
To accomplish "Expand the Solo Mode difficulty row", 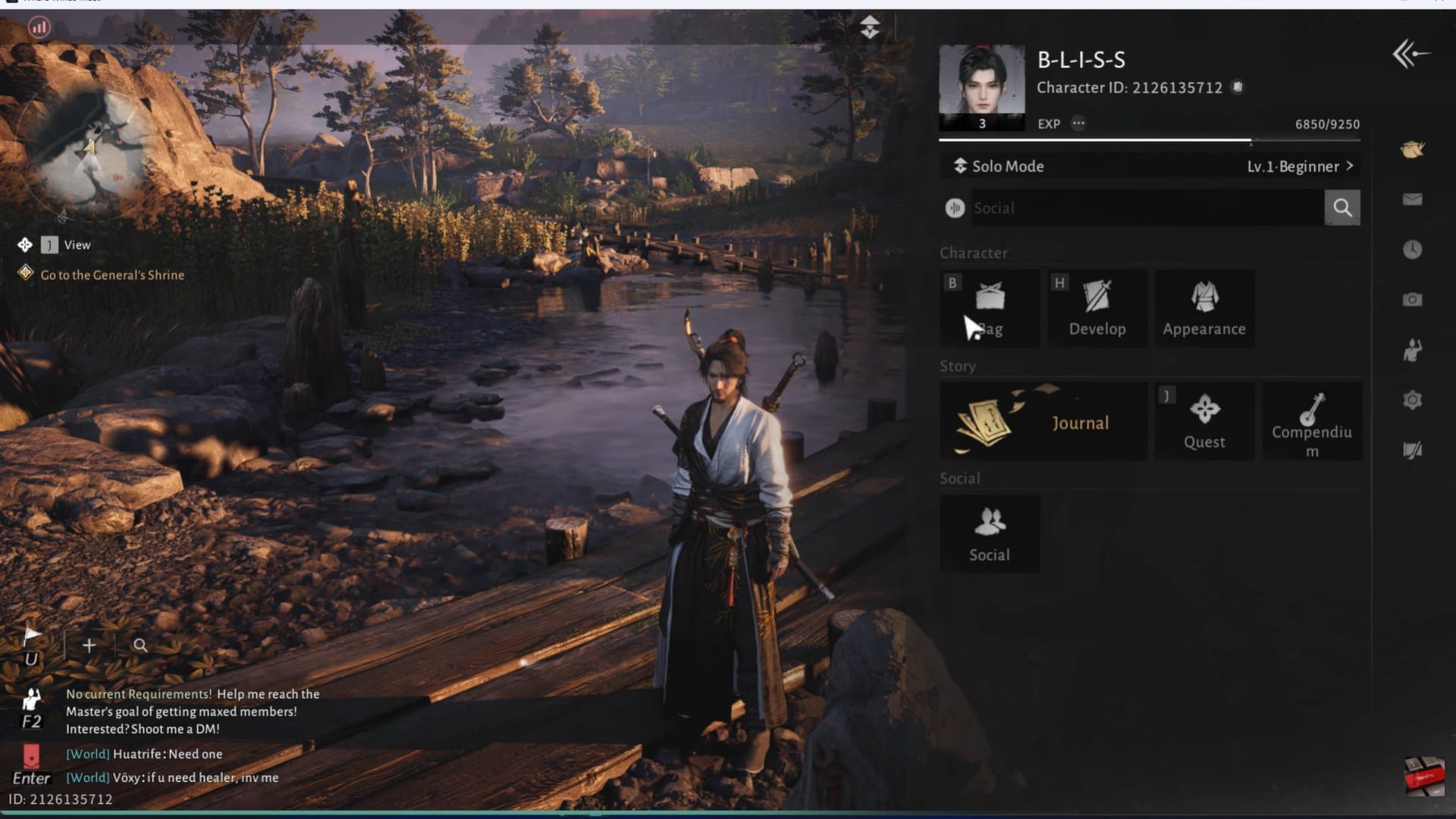I will click(x=1150, y=166).
